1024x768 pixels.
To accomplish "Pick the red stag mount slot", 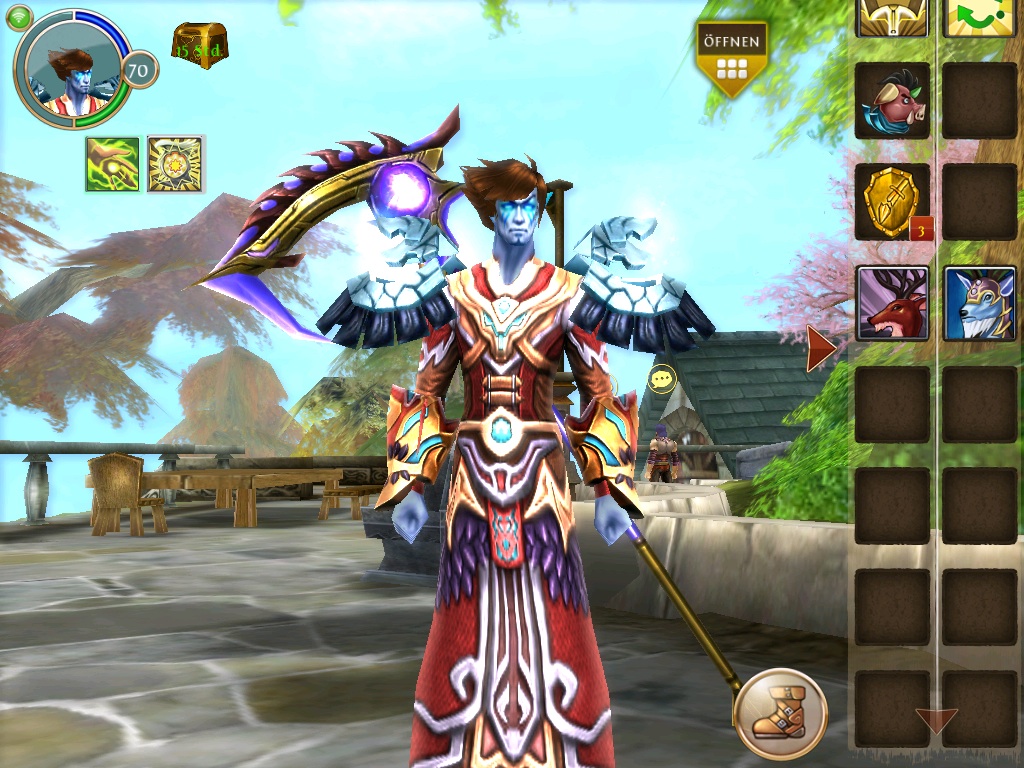I will click(x=892, y=303).
